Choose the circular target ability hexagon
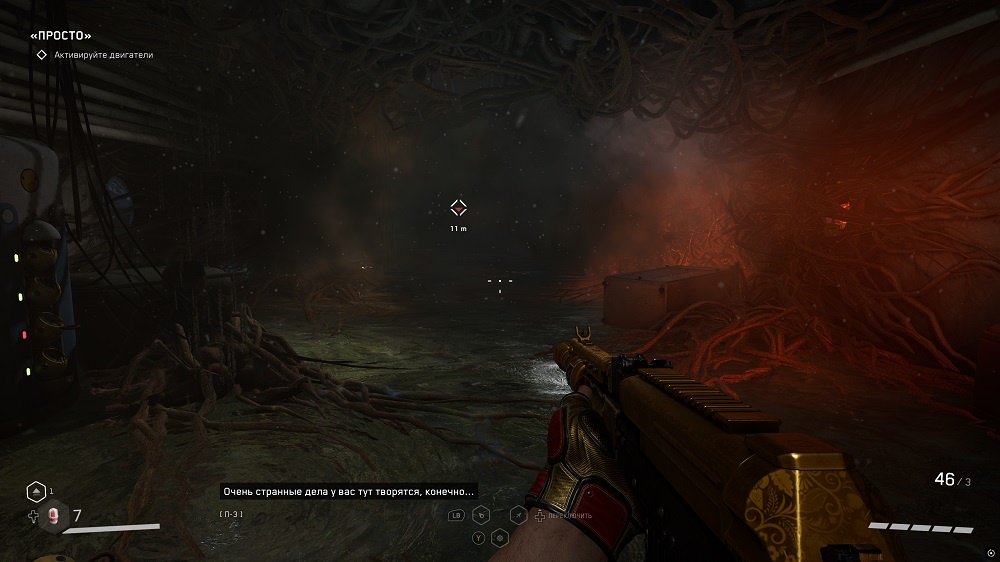The width and height of the screenshot is (1000, 562). tap(499, 538)
